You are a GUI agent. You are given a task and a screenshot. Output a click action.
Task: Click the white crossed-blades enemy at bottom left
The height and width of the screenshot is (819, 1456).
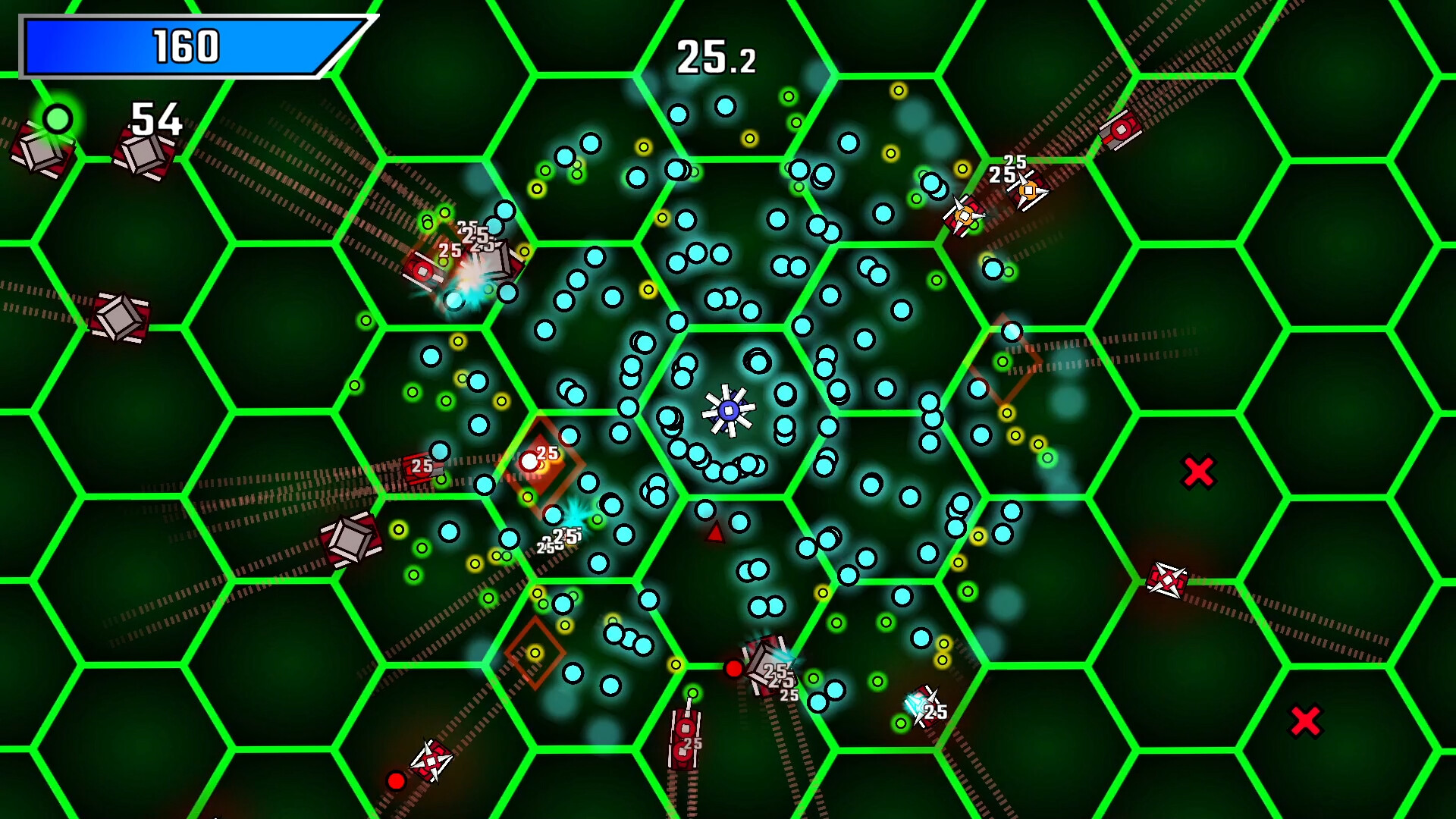431,760
